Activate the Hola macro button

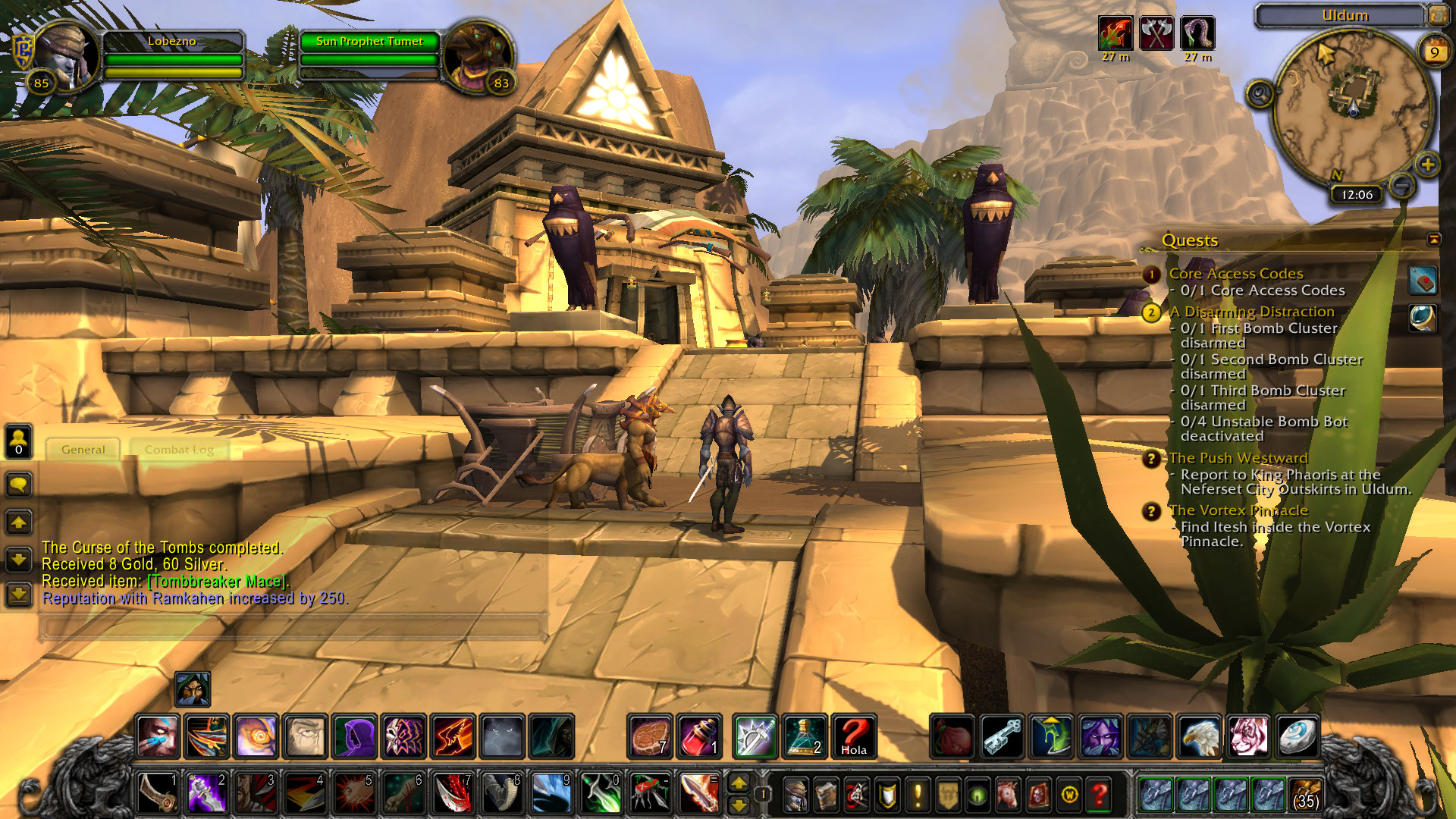pyautogui.click(x=853, y=737)
